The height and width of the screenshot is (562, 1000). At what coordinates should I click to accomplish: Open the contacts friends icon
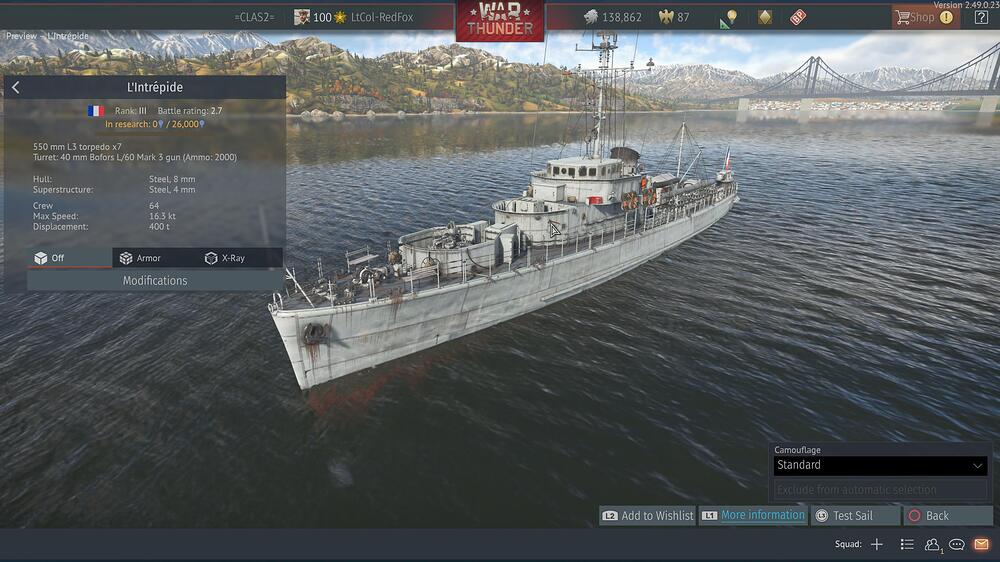tap(932, 544)
